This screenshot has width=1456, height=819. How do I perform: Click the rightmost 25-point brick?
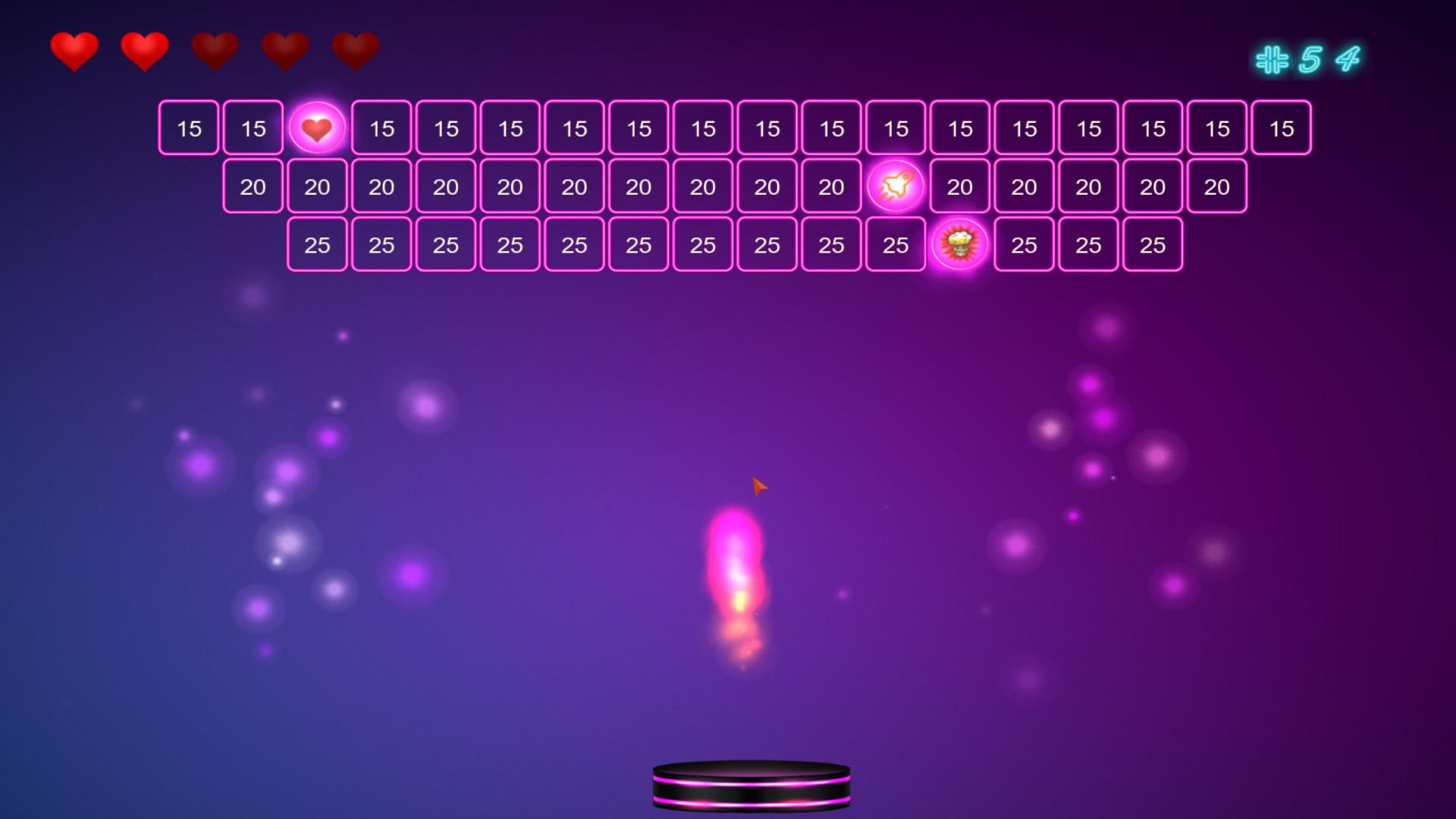pyautogui.click(x=1152, y=245)
